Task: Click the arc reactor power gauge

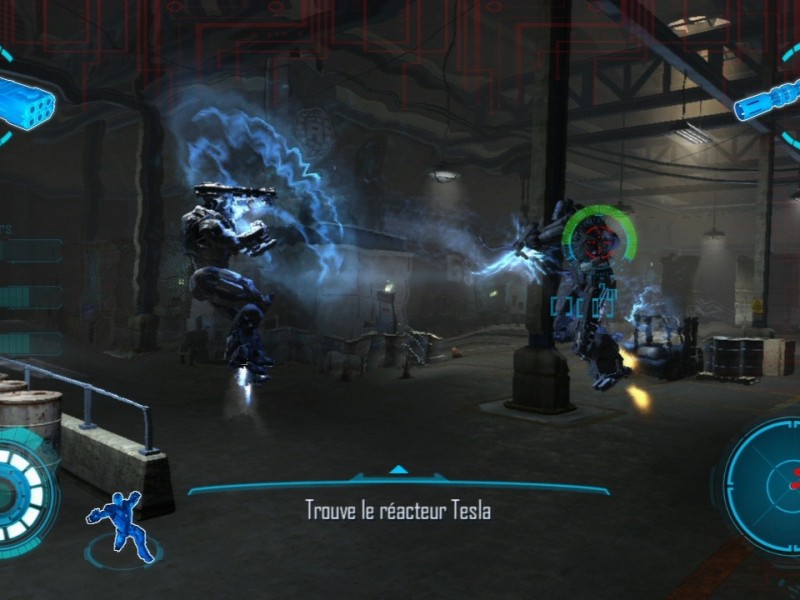Action: pos(22,490)
